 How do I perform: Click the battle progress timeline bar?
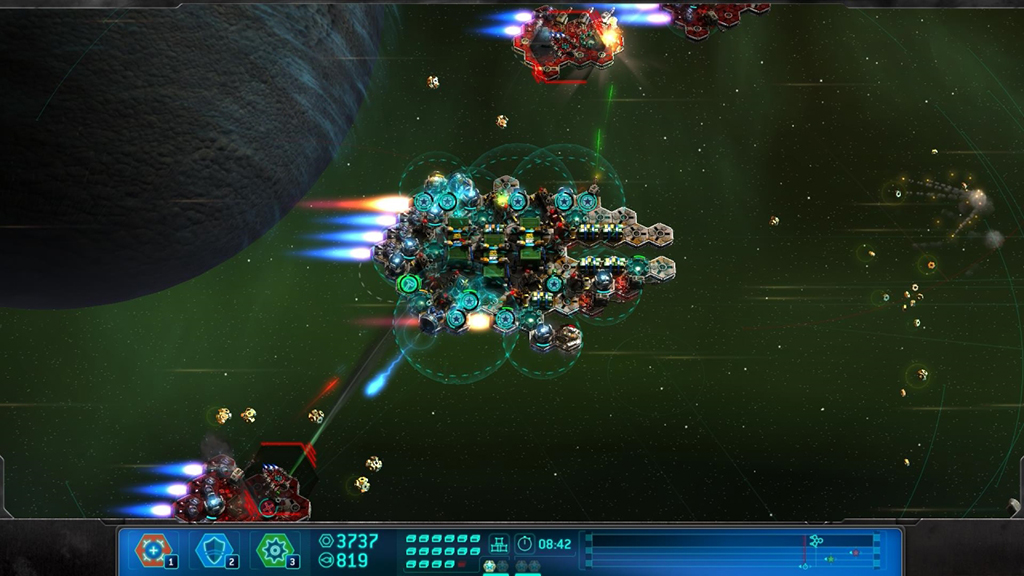(x=730, y=550)
